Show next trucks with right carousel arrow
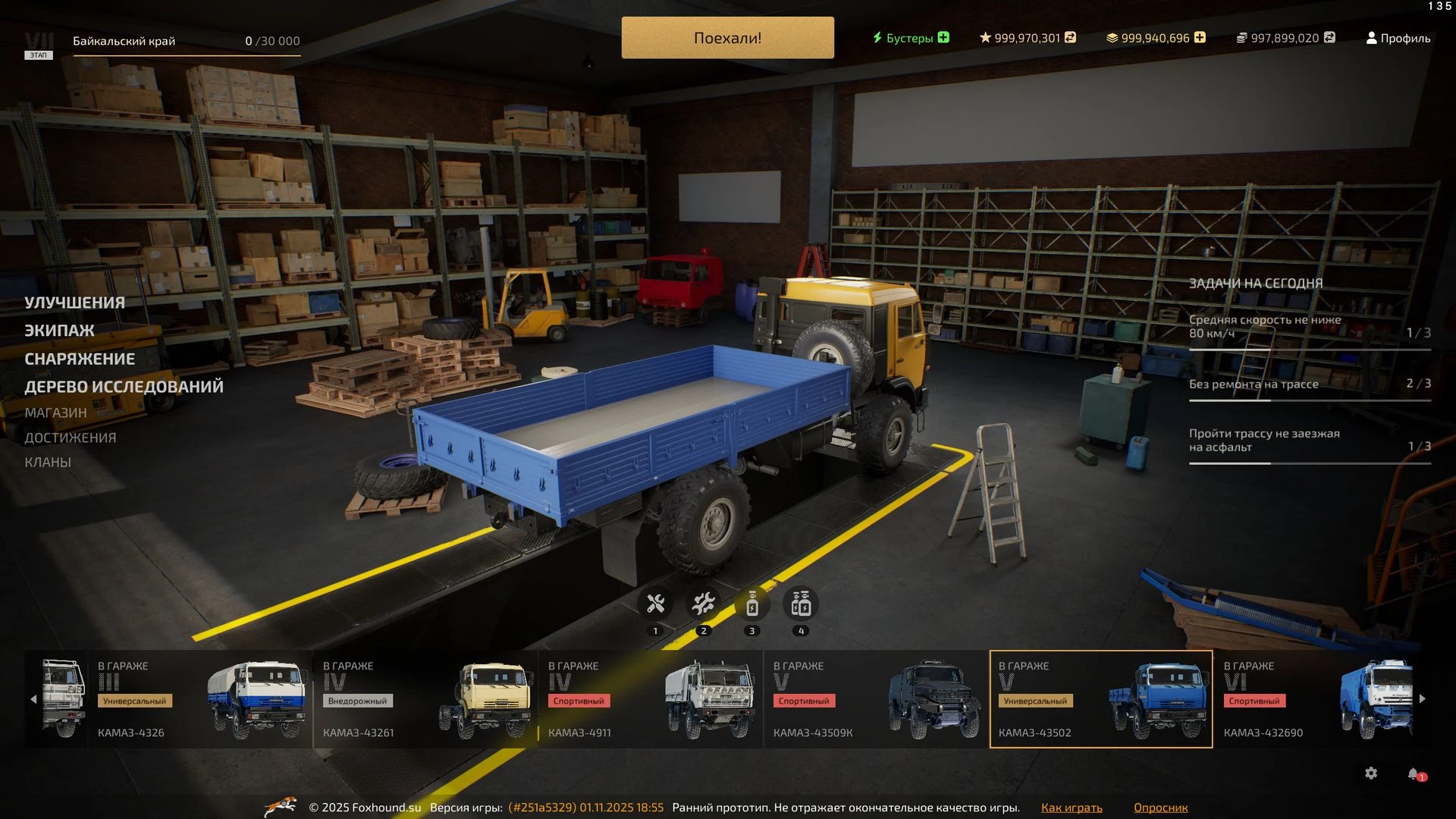The image size is (1456, 819). pyautogui.click(x=1423, y=698)
